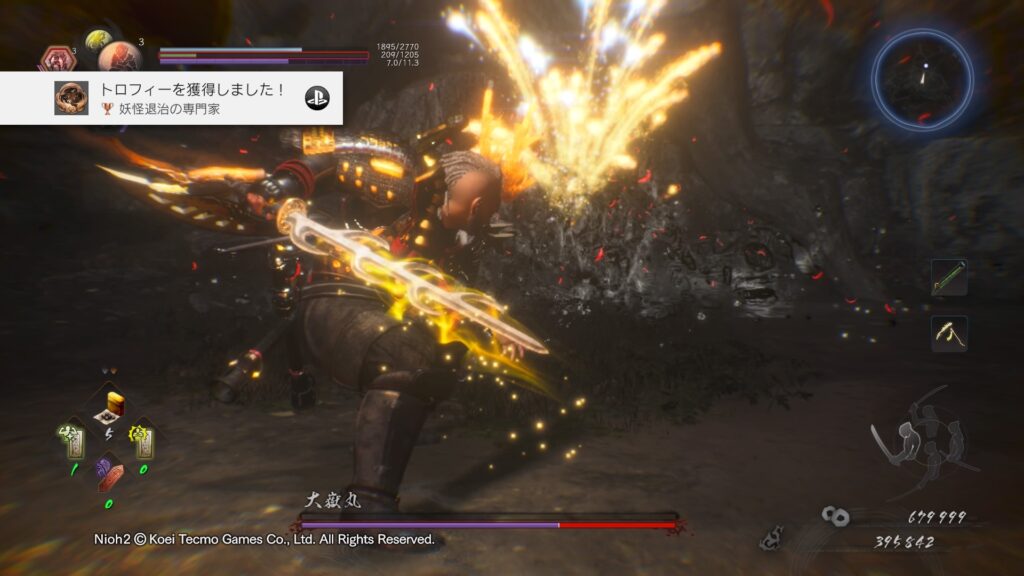Select the round red guardian spirit portrait
The image size is (1024, 576).
(118, 56)
